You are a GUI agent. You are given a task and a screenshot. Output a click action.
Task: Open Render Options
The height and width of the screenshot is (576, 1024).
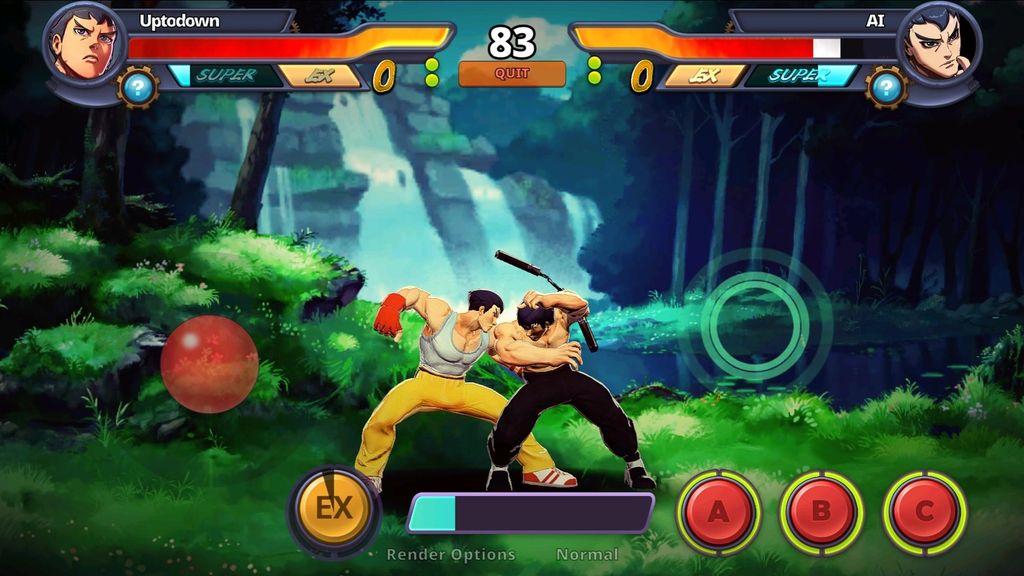point(451,554)
